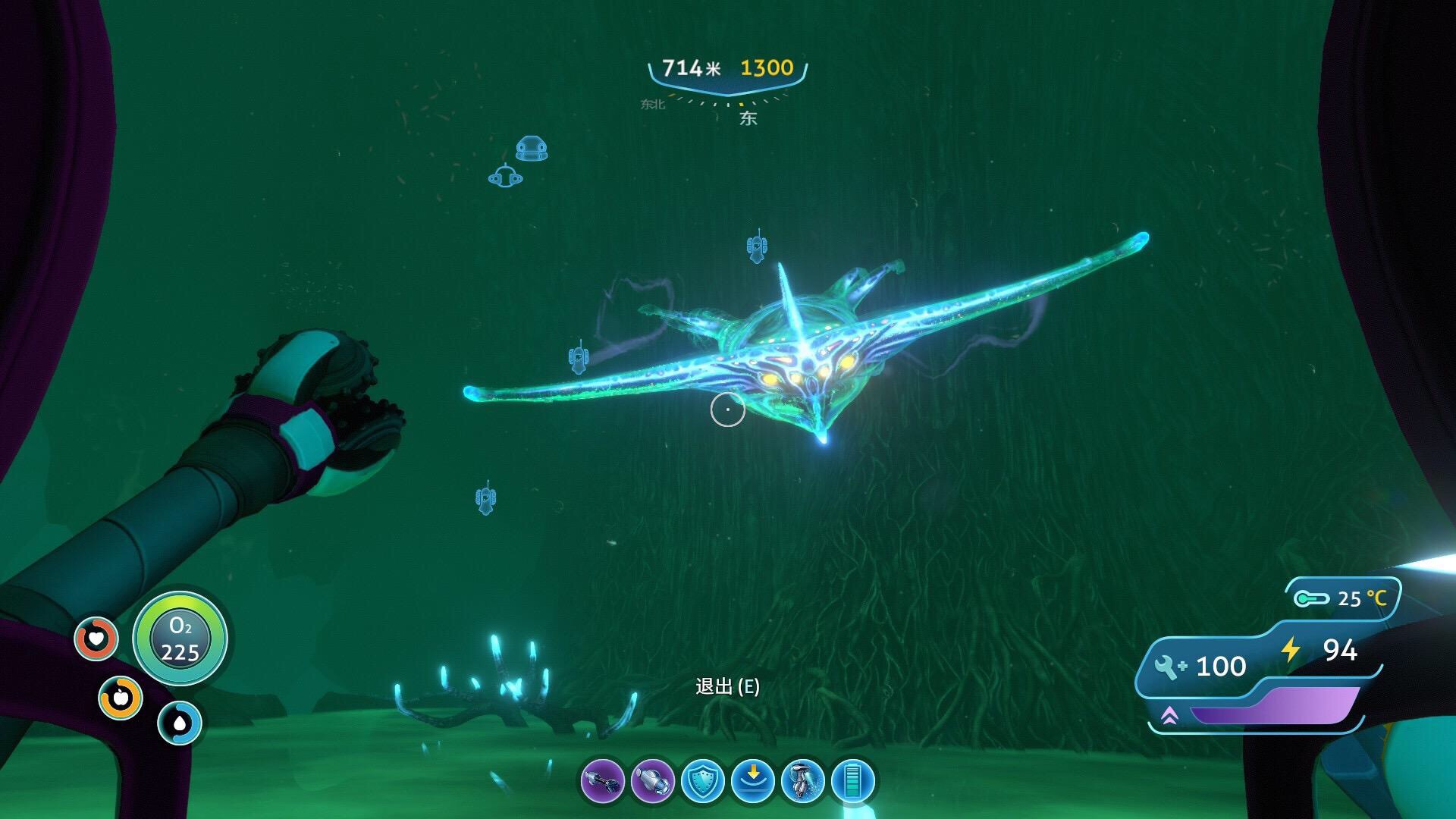Select the torpedo arm slot
Image resolution: width=1456 pixels, height=819 pixels.
click(x=653, y=781)
